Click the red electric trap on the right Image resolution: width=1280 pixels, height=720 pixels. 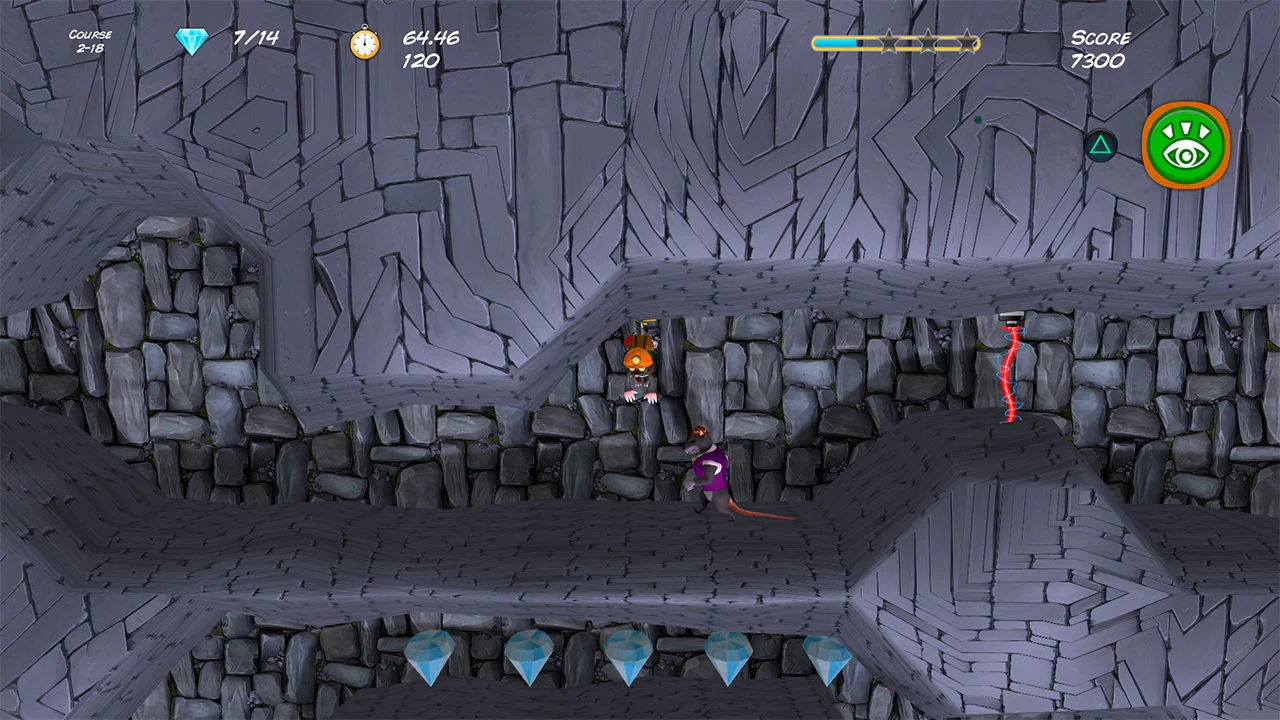coord(1011,372)
